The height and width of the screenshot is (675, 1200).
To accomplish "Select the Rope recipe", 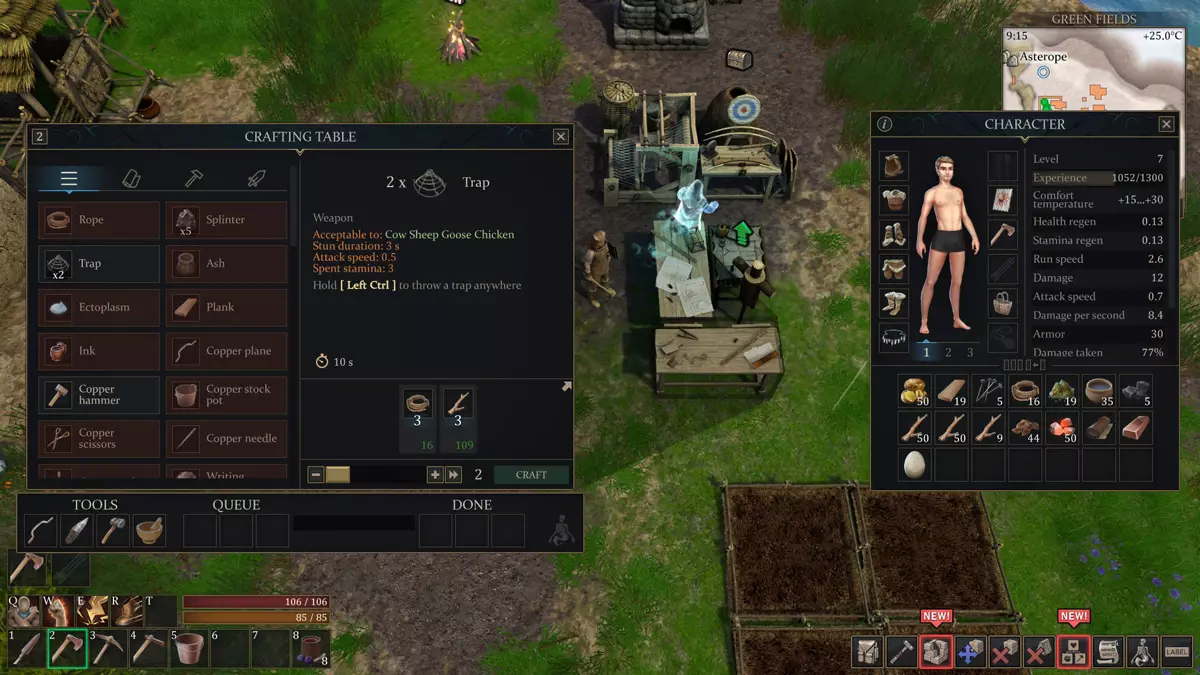I will 99,220.
